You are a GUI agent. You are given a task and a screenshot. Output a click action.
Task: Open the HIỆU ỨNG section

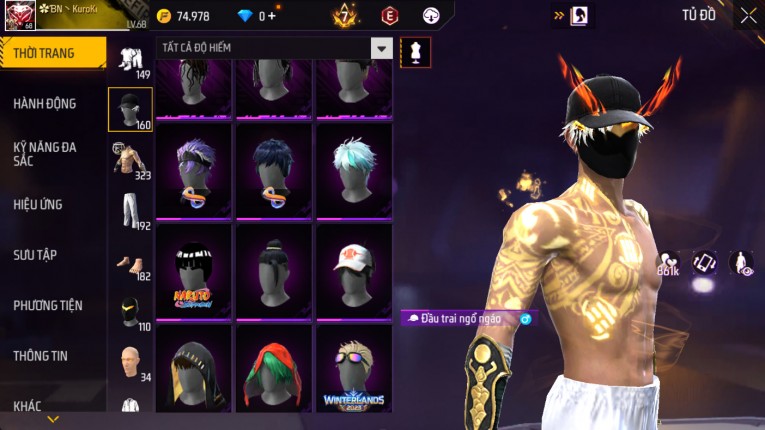(x=38, y=204)
